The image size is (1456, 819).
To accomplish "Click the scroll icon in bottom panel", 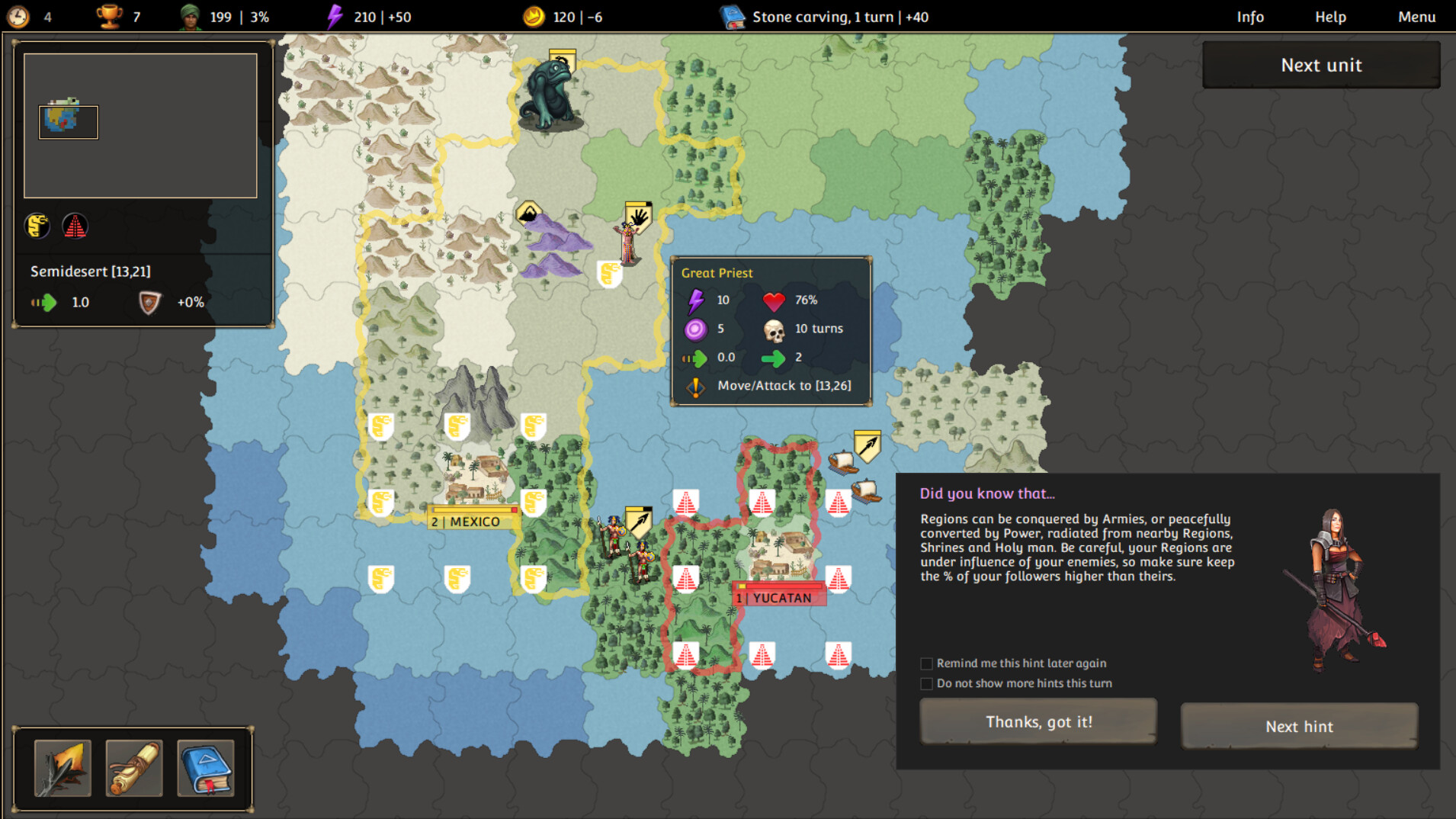I will tap(134, 768).
